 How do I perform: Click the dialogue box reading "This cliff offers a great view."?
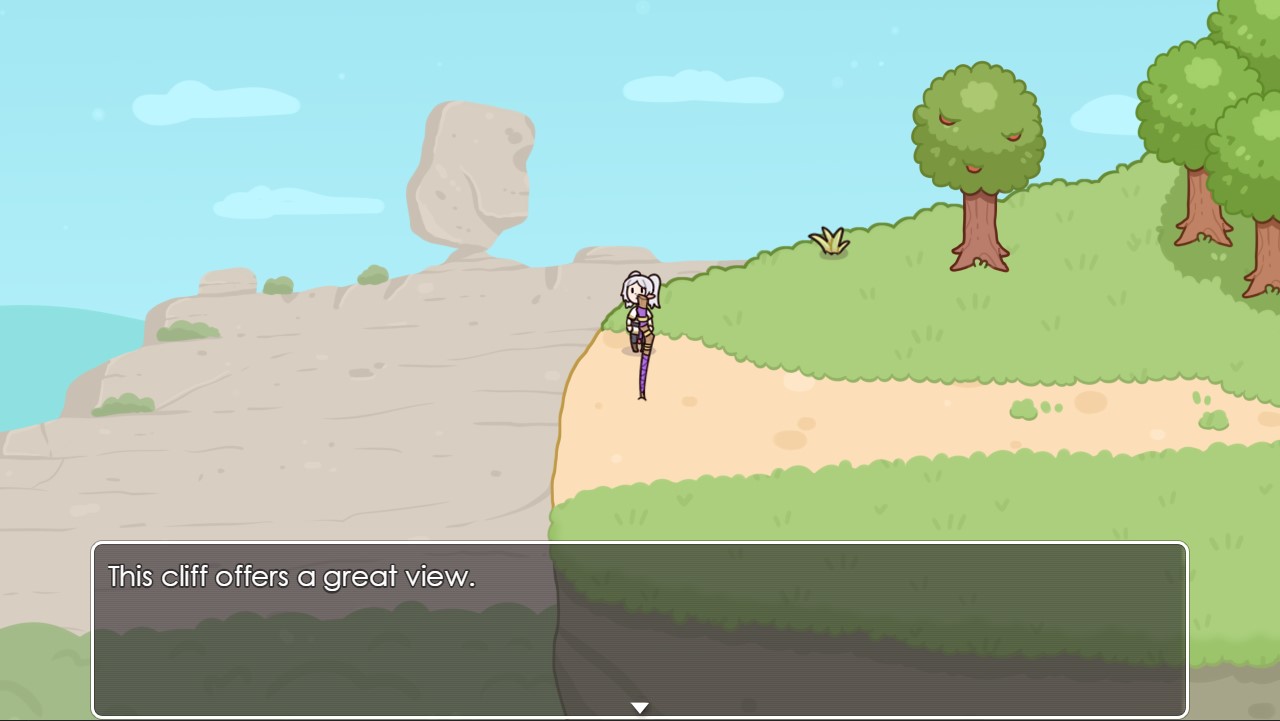pyautogui.click(x=640, y=628)
